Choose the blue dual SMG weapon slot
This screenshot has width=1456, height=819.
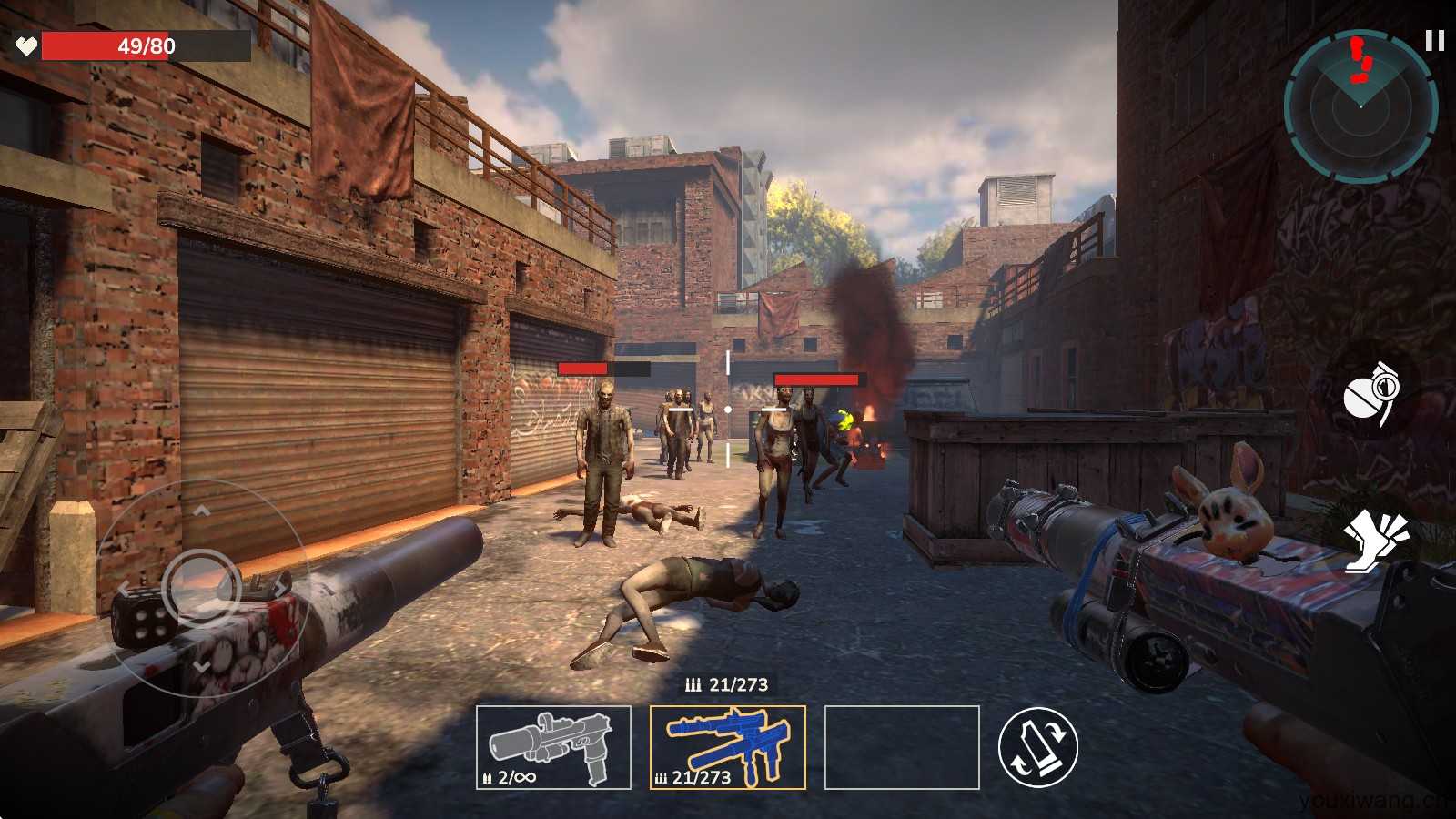(x=727, y=747)
